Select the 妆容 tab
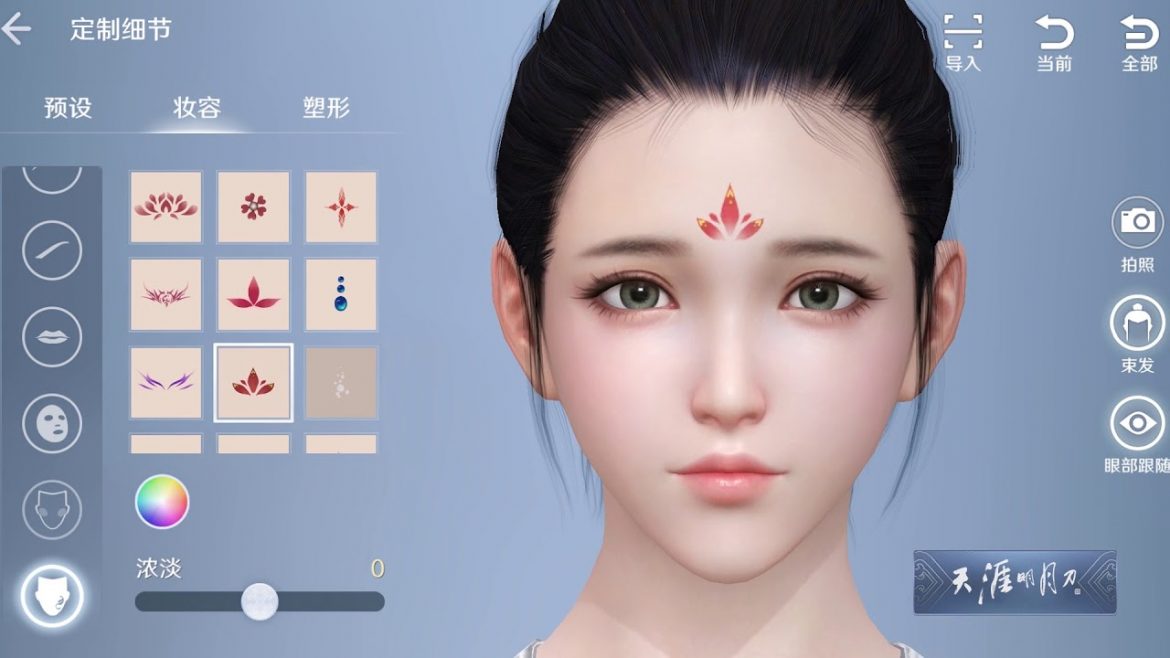The image size is (1170, 658). [197, 108]
